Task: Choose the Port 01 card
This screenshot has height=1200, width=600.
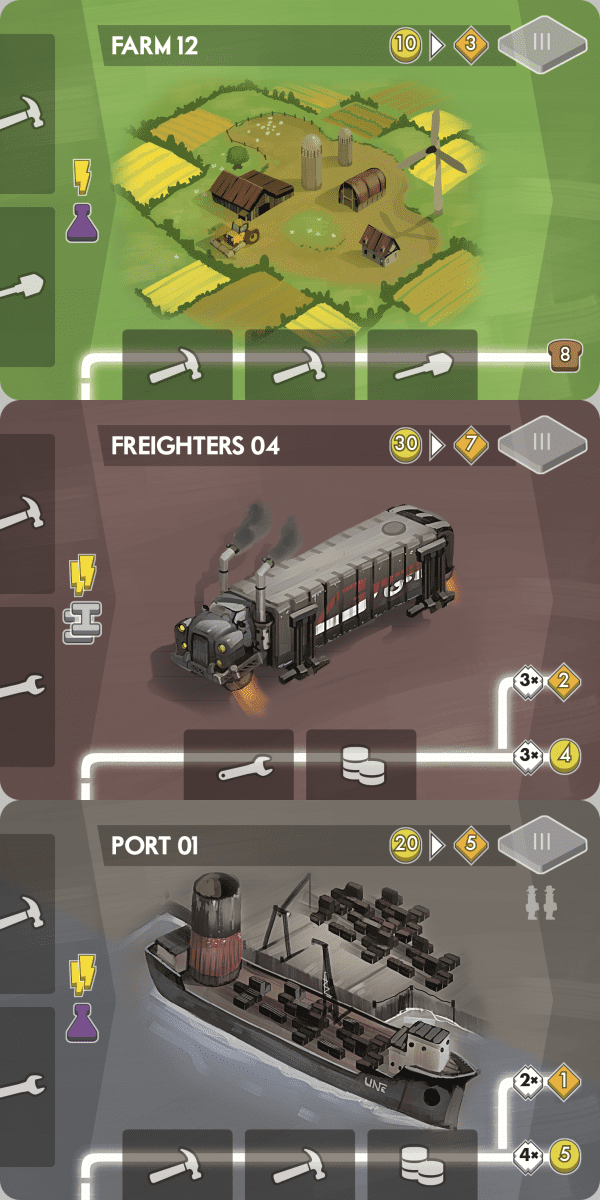Action: tap(300, 1000)
